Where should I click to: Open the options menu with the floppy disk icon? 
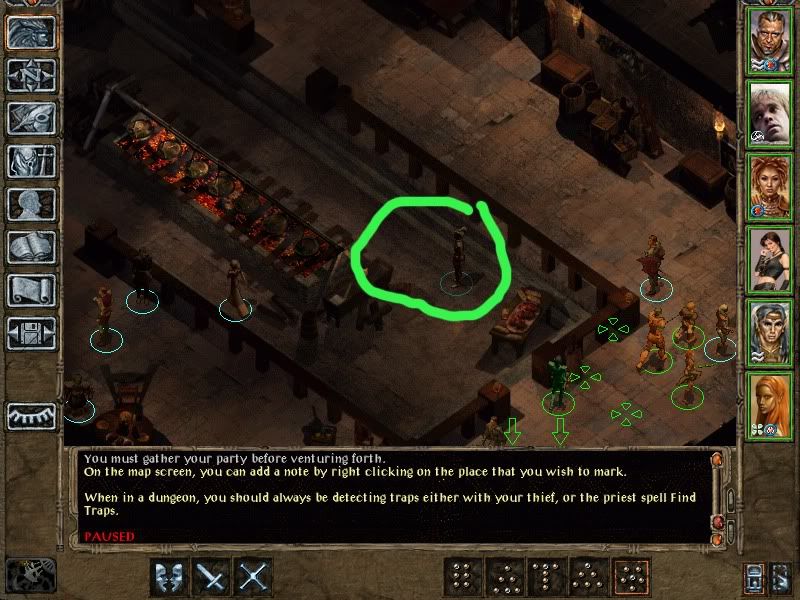point(31,333)
